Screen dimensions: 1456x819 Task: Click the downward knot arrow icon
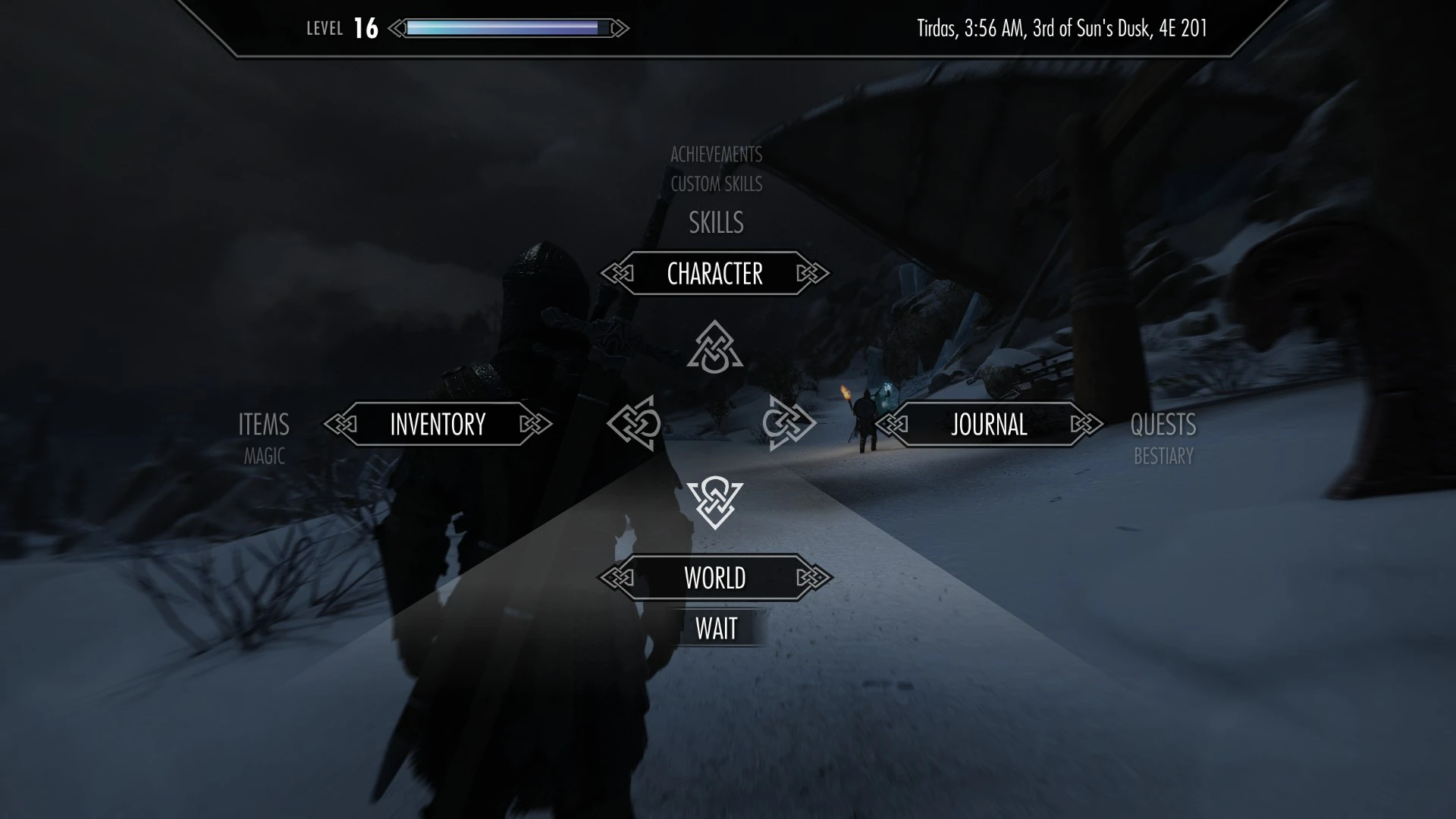[x=714, y=502]
